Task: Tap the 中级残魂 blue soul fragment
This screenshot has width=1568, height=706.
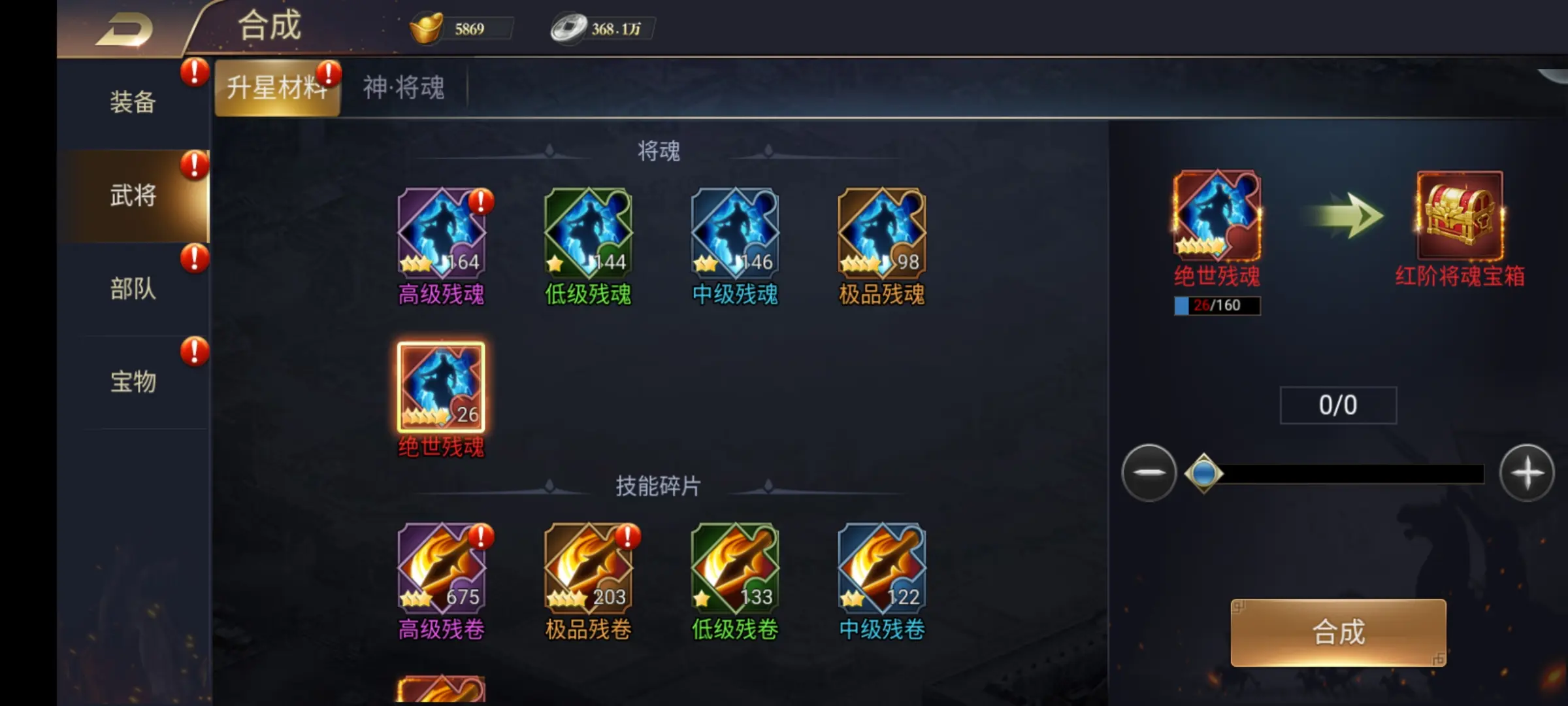Action: (734, 232)
